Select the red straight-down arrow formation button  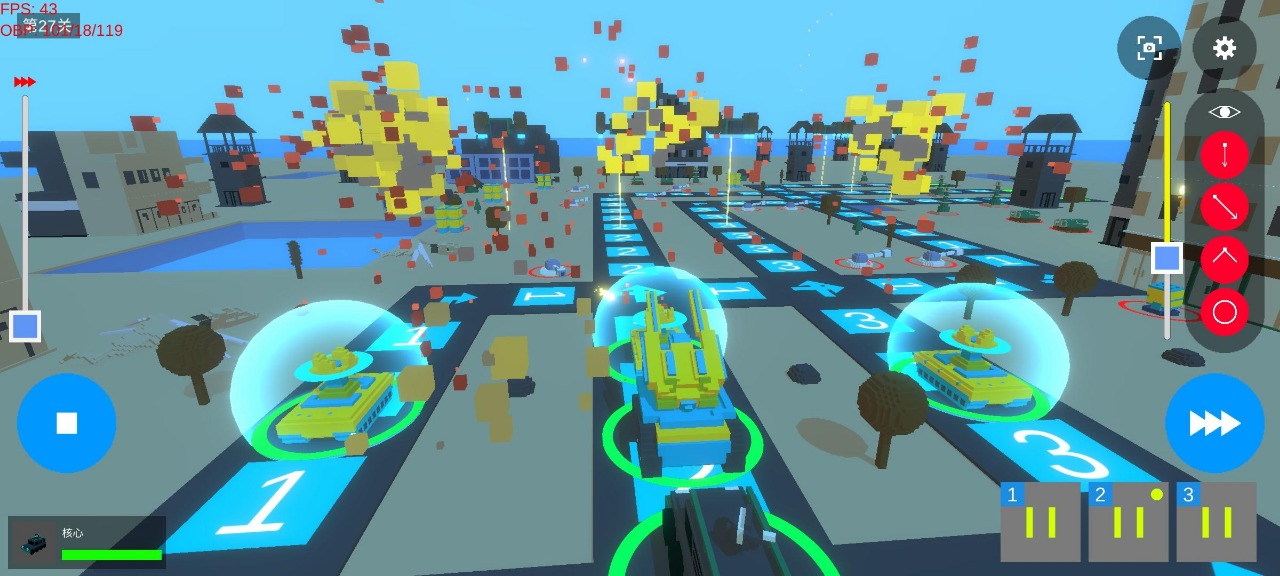point(1224,155)
